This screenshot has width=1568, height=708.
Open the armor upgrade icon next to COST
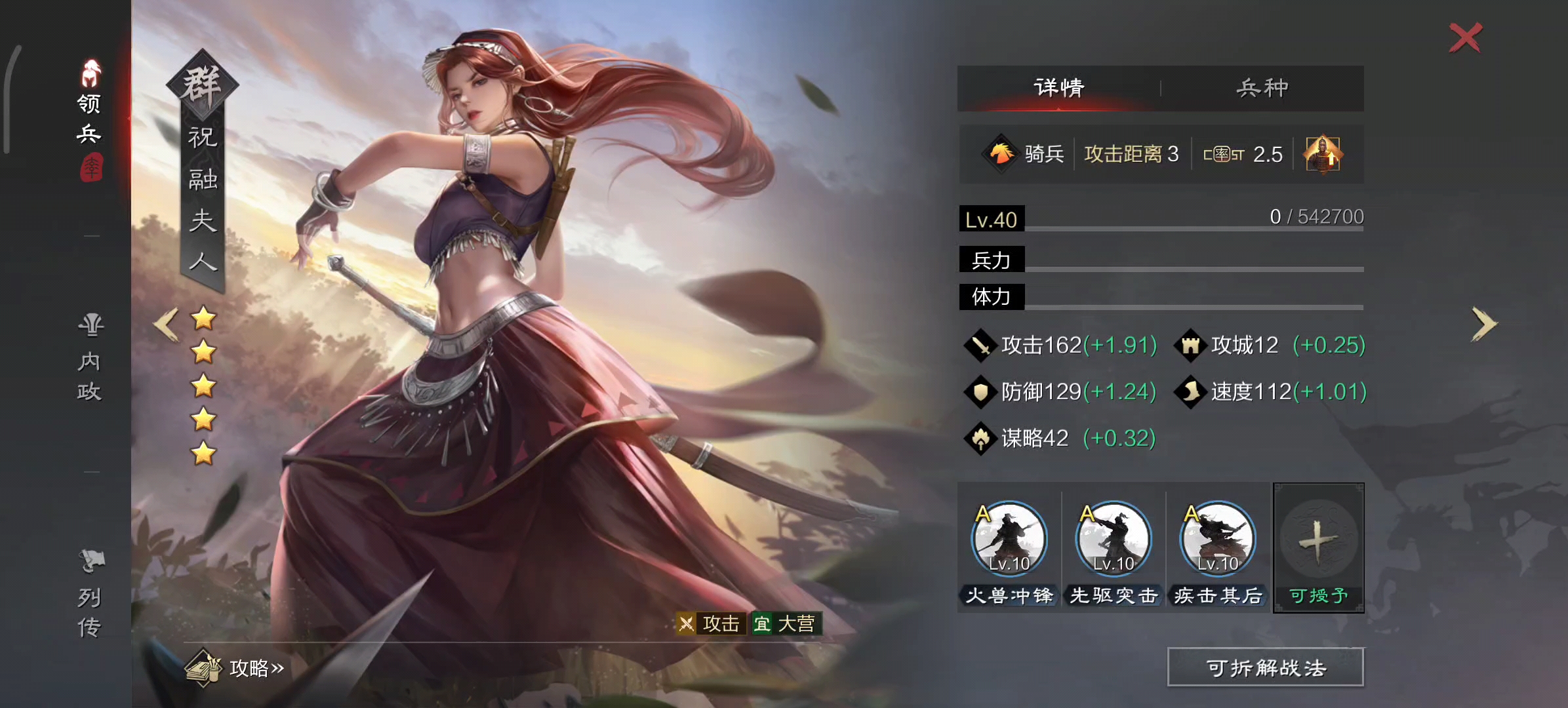(1323, 154)
